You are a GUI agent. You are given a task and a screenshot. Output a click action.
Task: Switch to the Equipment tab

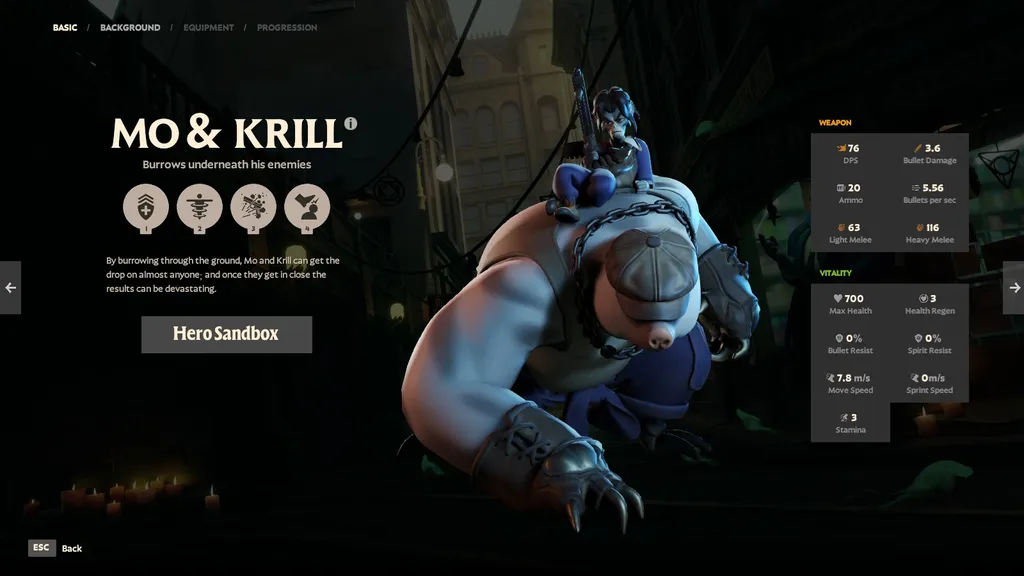pos(209,28)
